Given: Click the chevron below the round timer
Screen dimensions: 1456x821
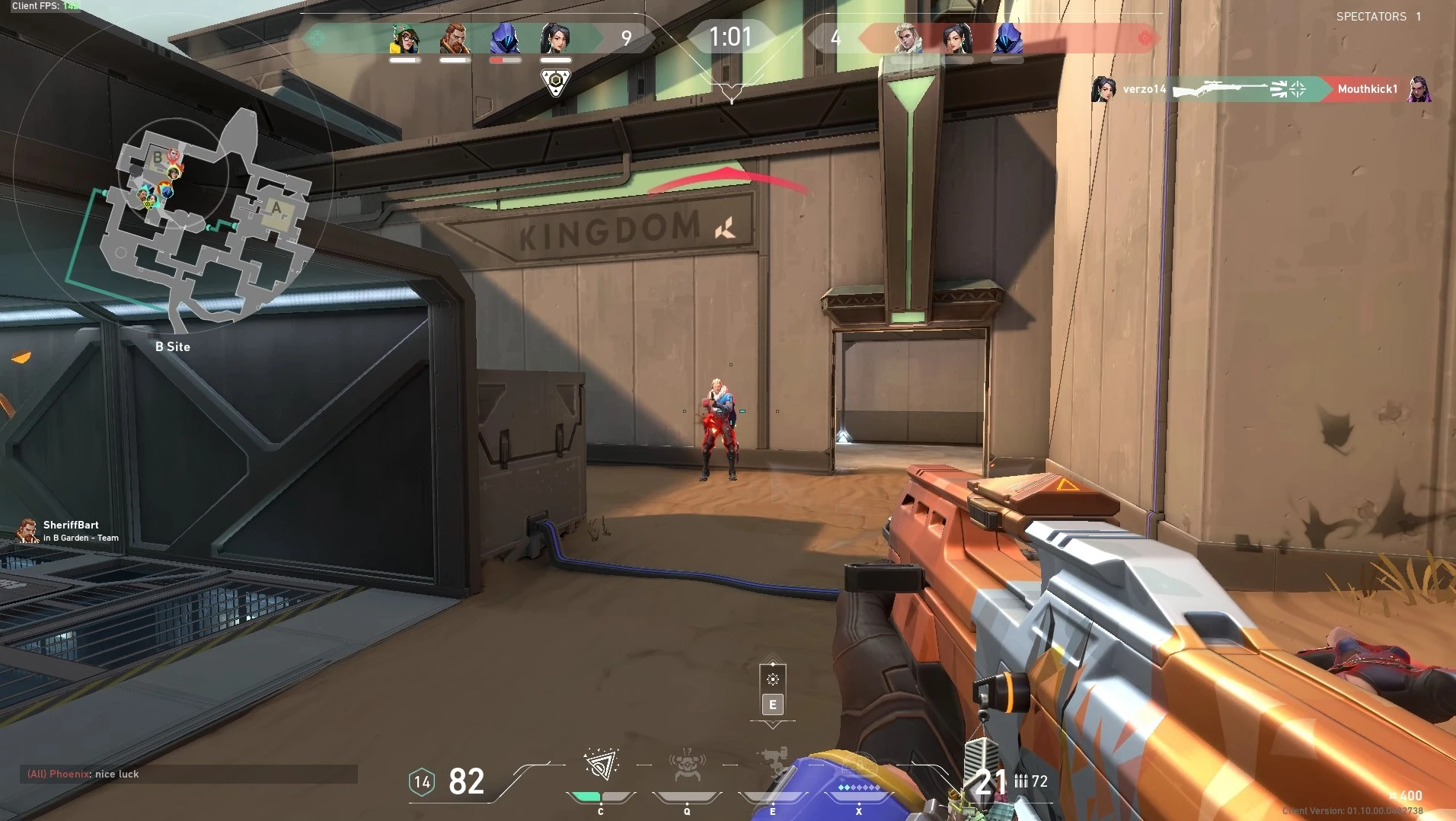Looking at the screenshot, I should (x=731, y=91).
